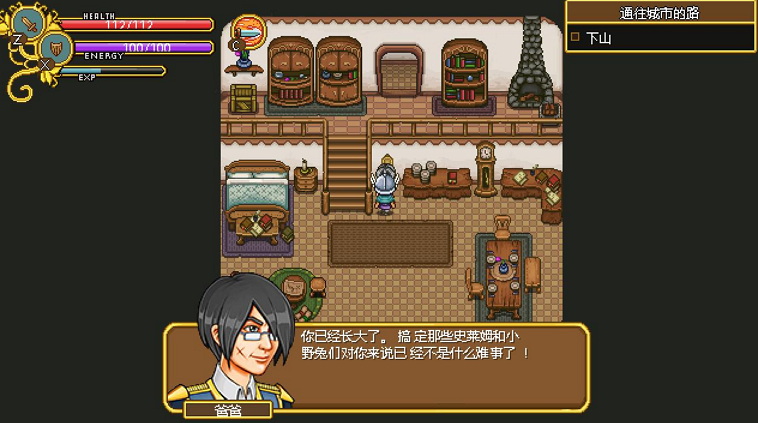Viewport: 758px width, 423px height.
Task: Select the 下山 quest objective
Action: tap(598, 38)
